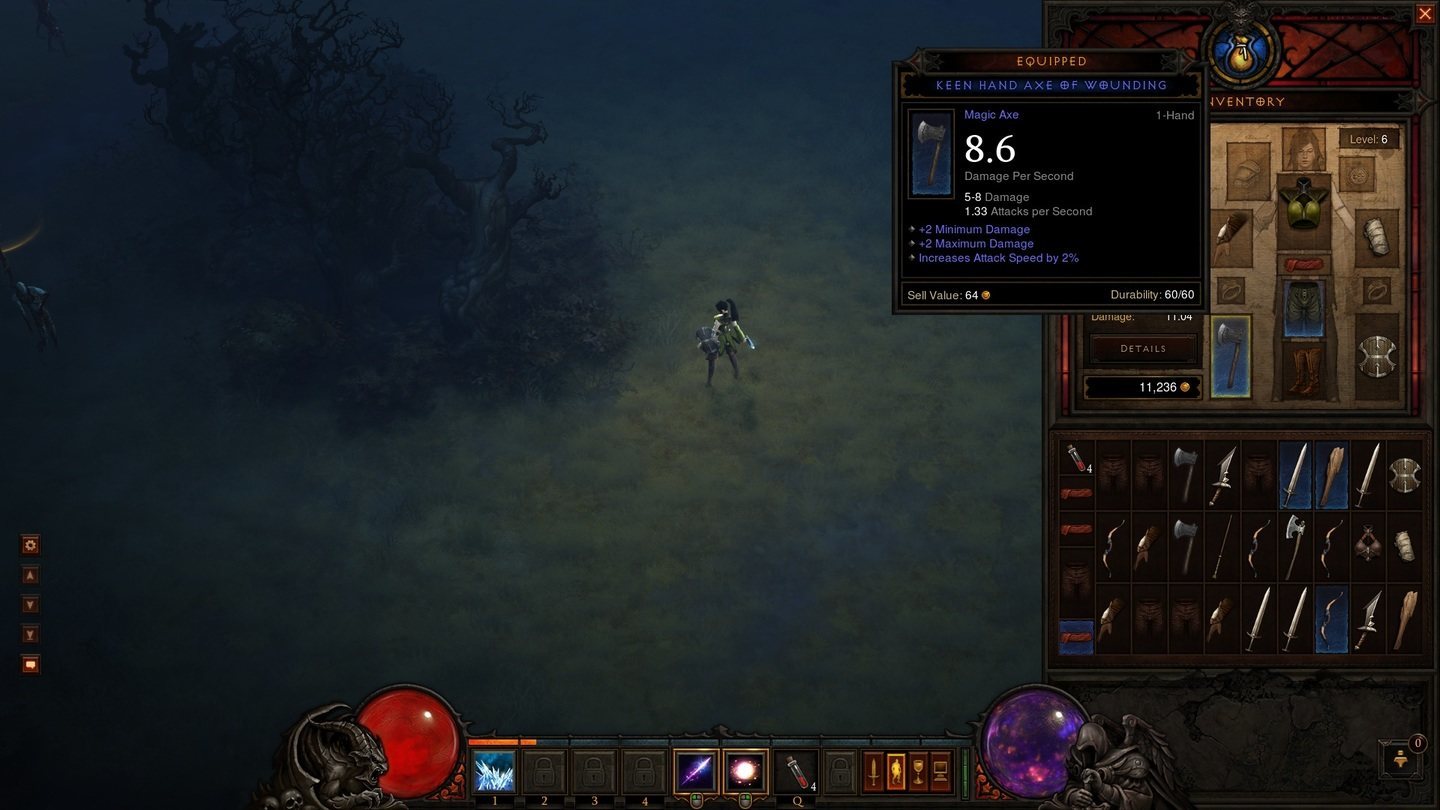1440x810 pixels.
Task: Select the highlighted character silhouette icon
Action: (896, 770)
